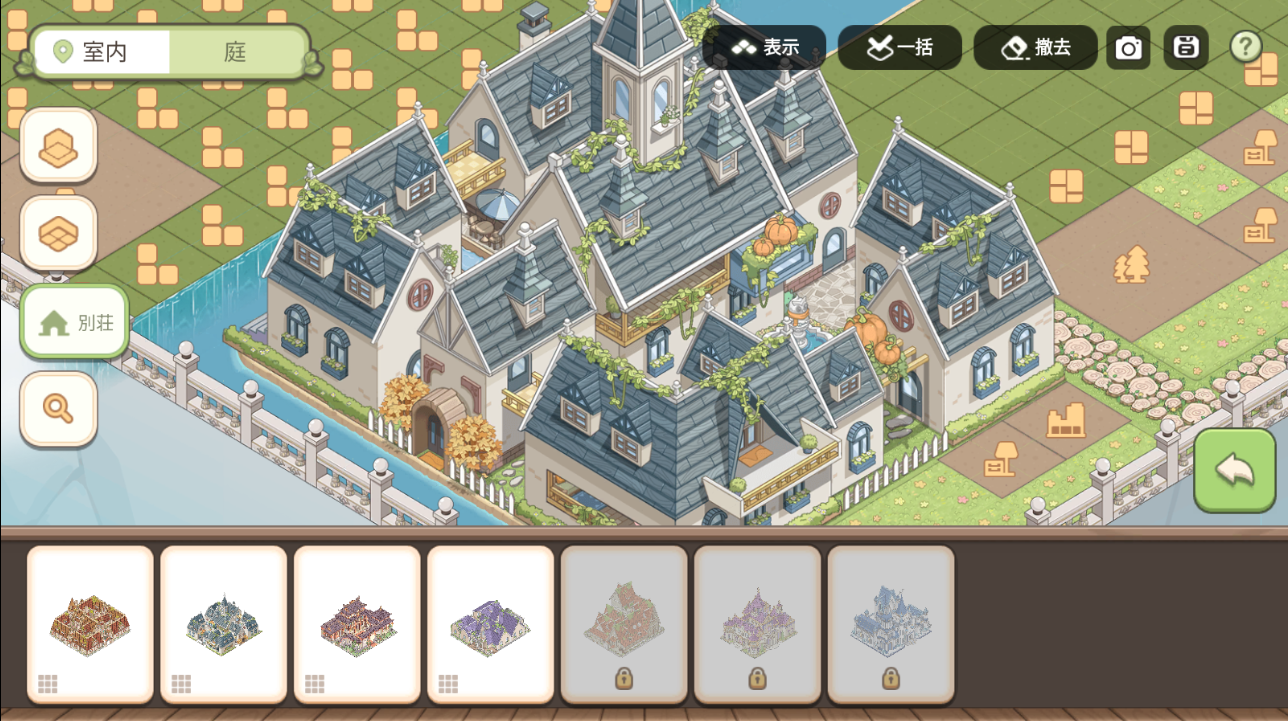Viewport: 1288px width, 721px height.
Task: Choose the maroon-roofed villa thumbnail
Action: coord(357,624)
